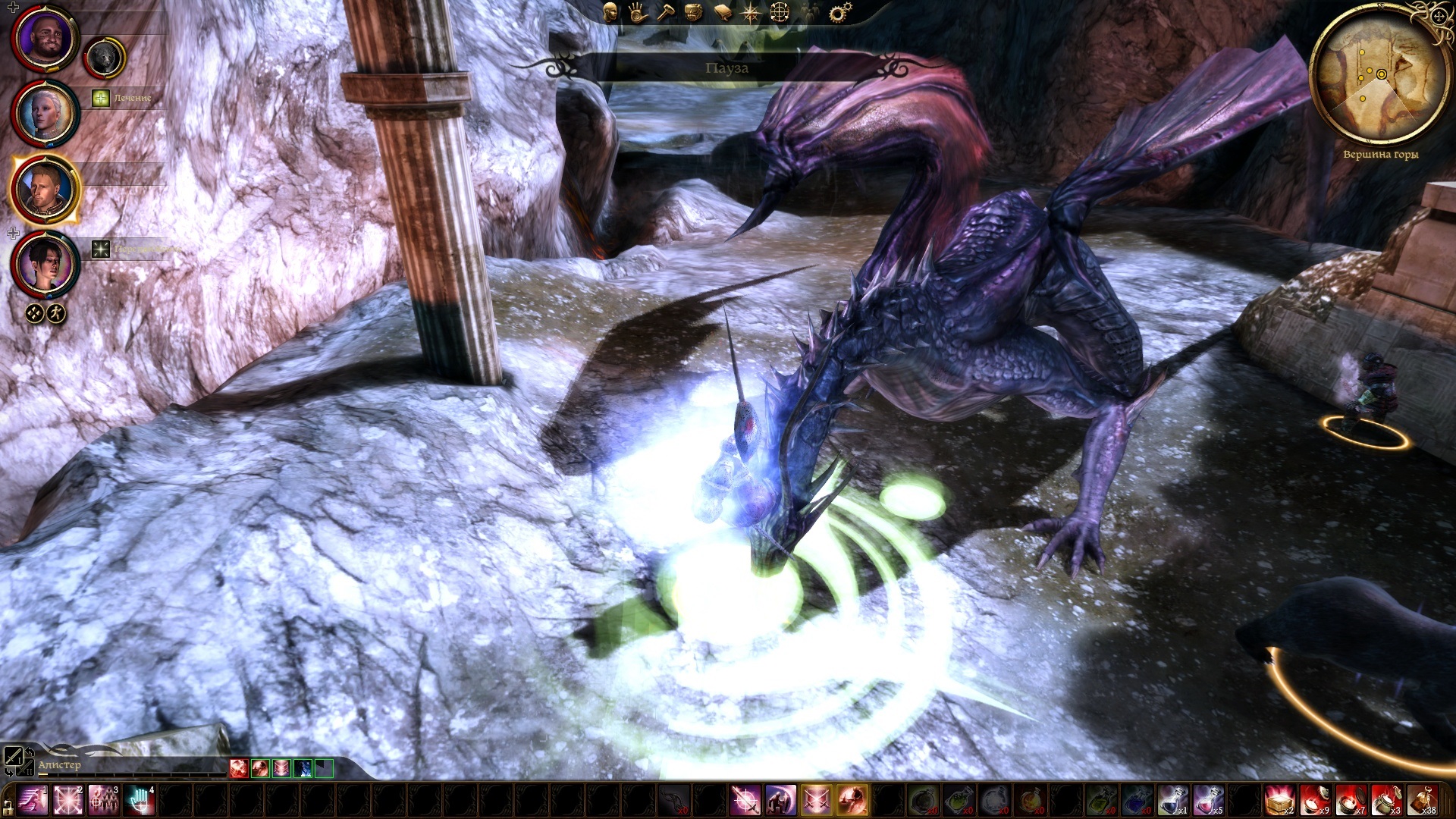This screenshot has height=819, width=1456.
Task: Open the spiral hand menu icon
Action: [x=638, y=12]
